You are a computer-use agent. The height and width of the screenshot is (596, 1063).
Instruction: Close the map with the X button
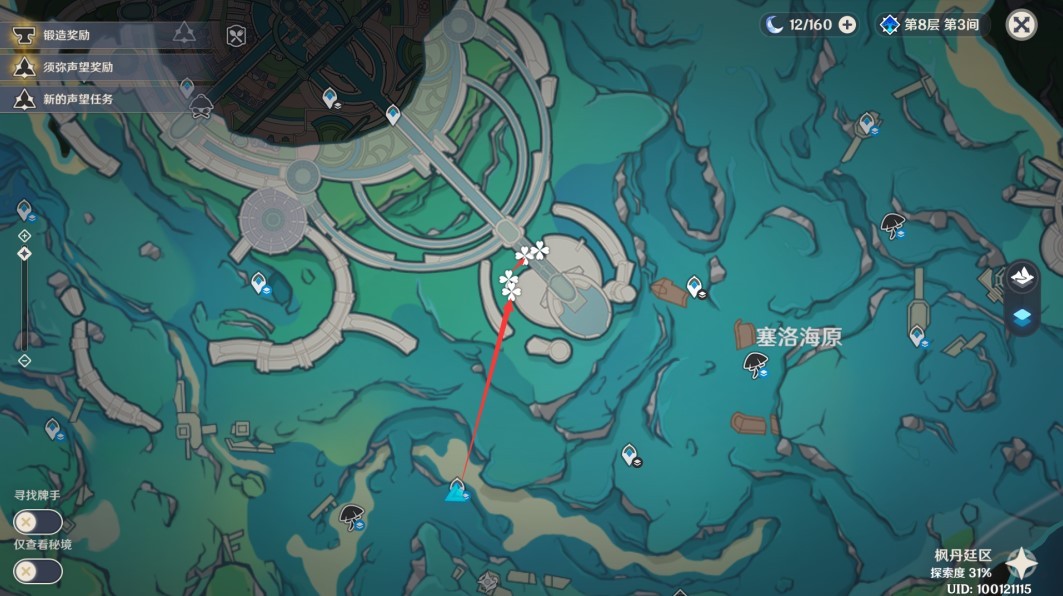(1021, 25)
